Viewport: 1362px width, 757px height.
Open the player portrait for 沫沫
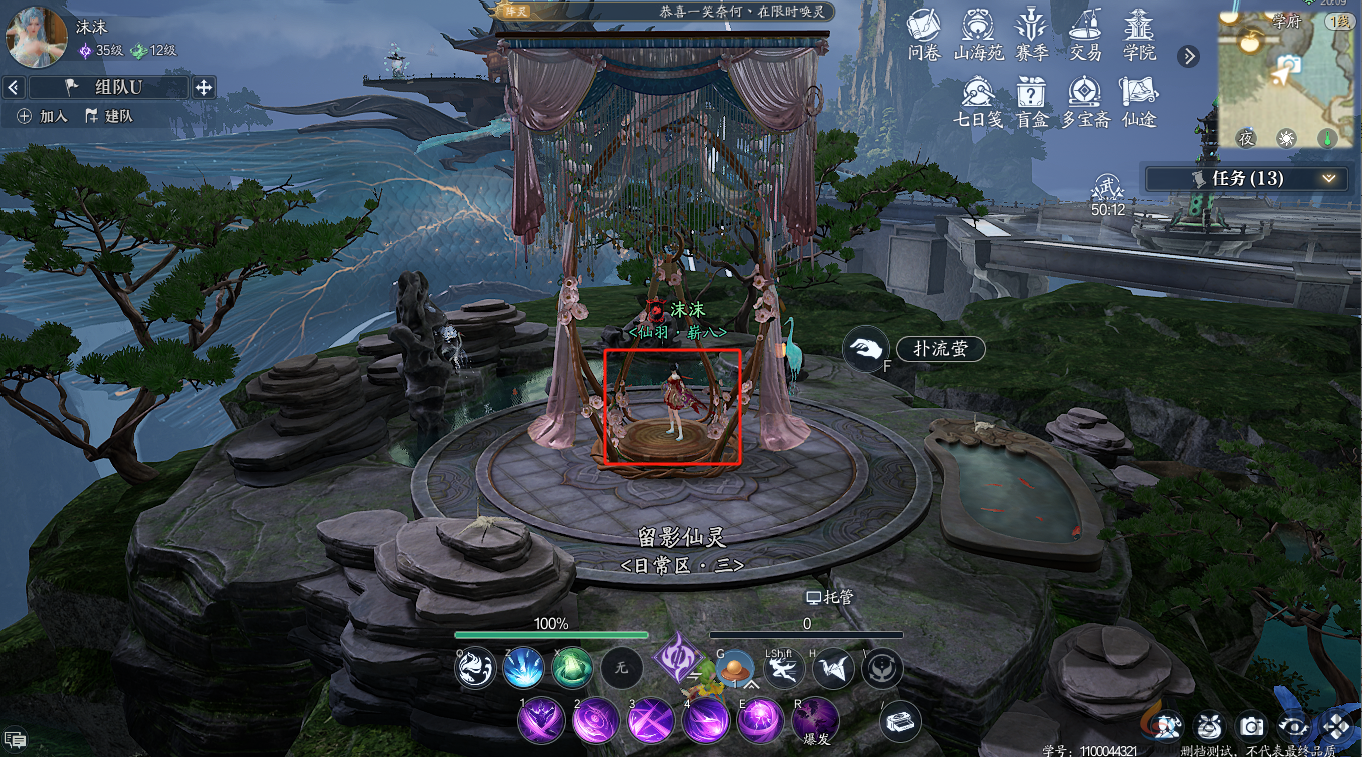[x=37, y=37]
